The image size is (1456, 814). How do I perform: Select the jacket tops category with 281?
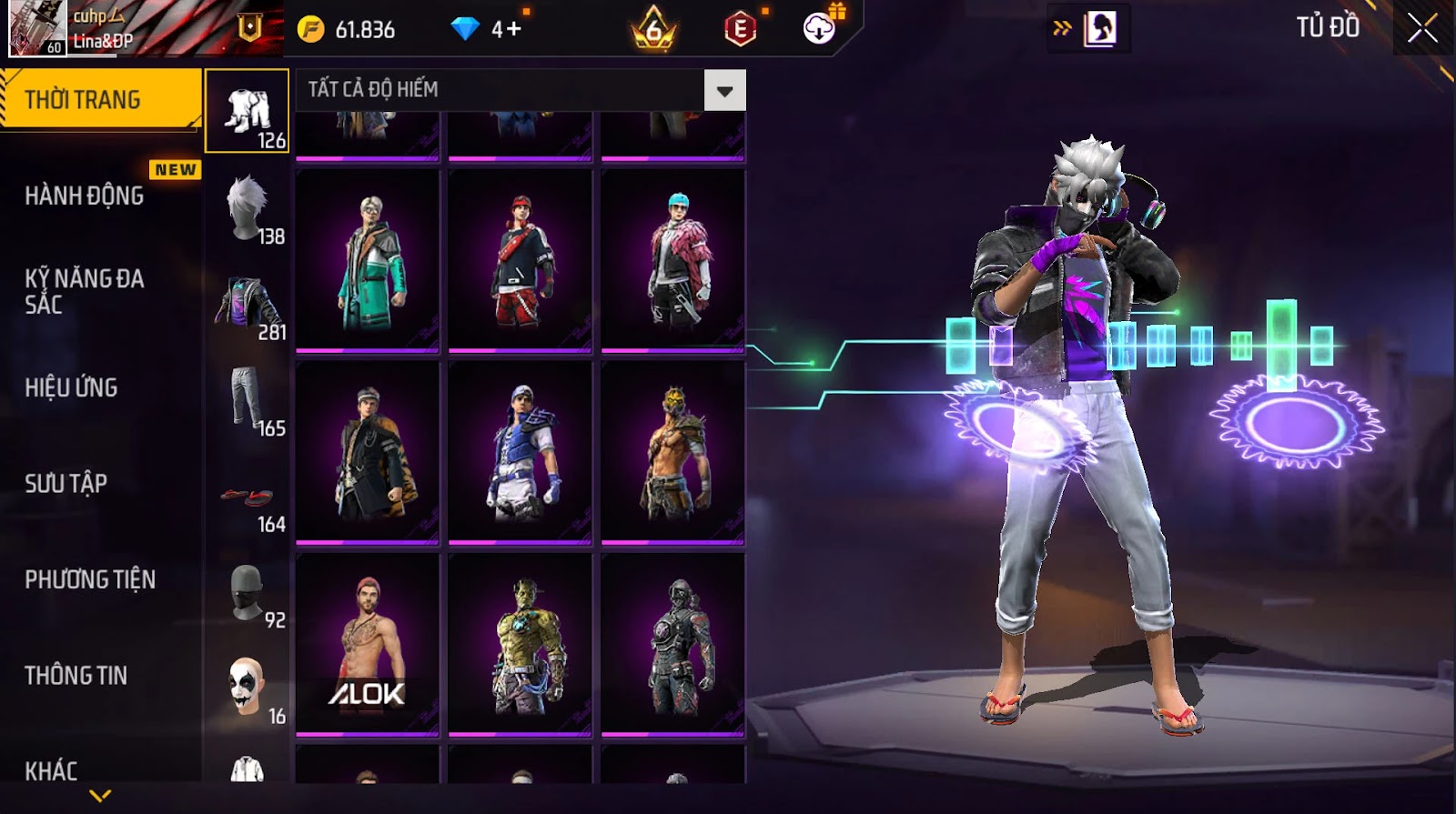click(248, 305)
